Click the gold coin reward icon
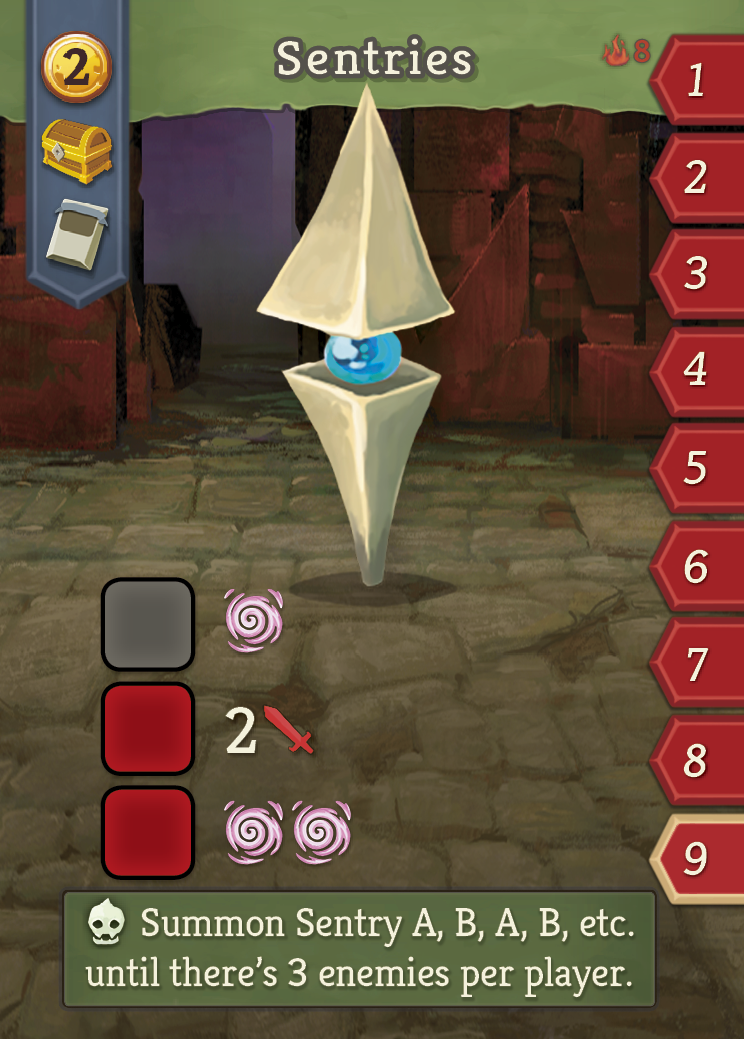This screenshot has height=1039, width=744. [76, 68]
